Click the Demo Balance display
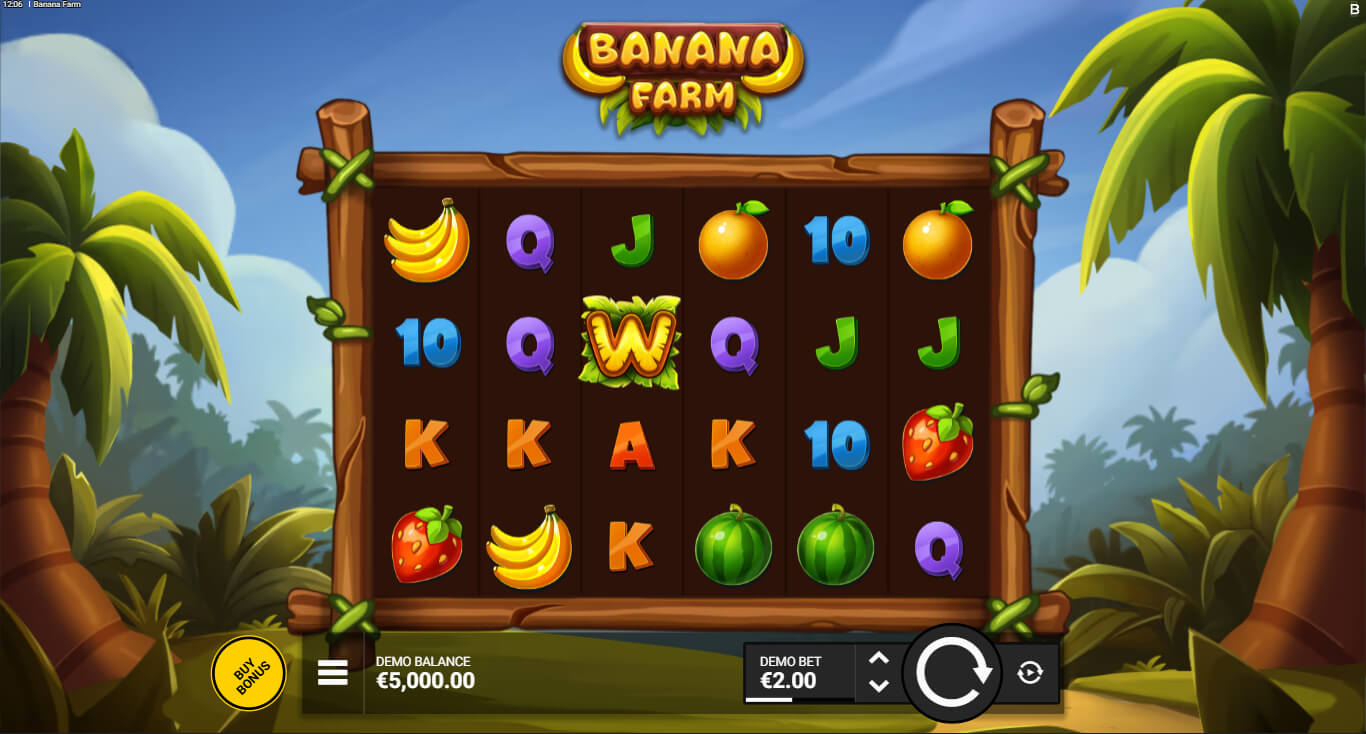 421,672
